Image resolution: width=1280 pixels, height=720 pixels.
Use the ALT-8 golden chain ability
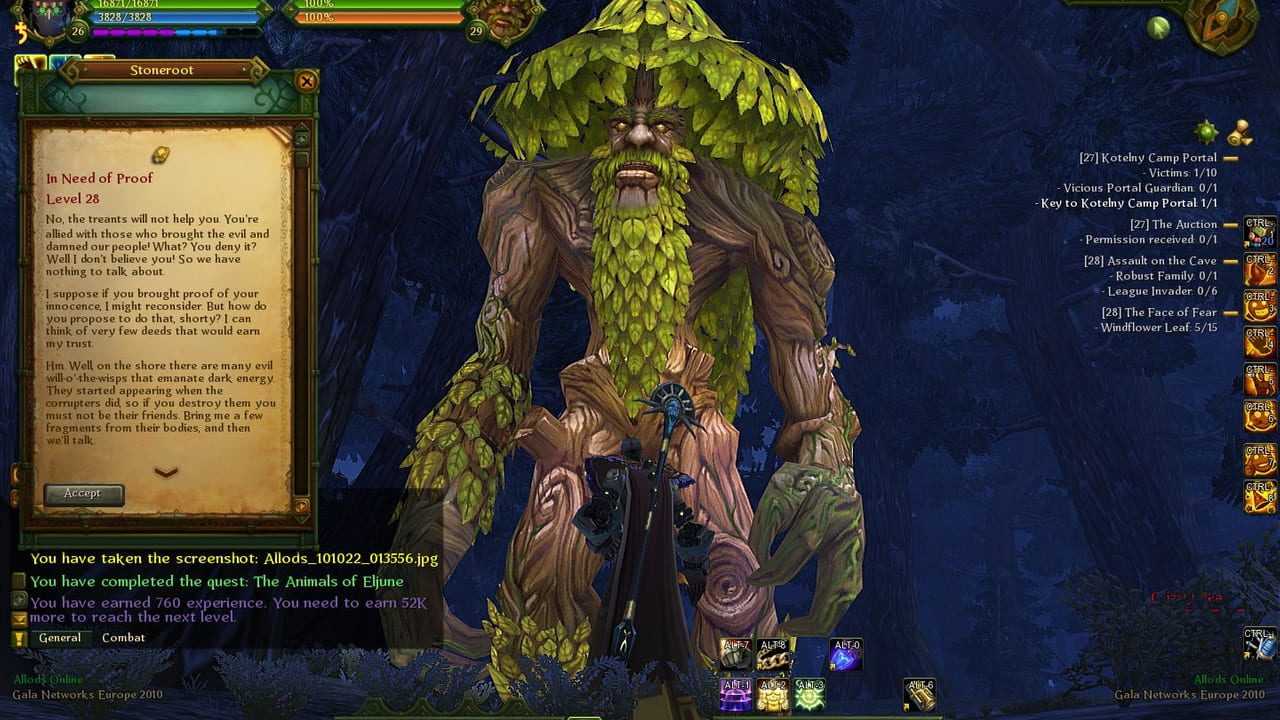click(x=773, y=655)
